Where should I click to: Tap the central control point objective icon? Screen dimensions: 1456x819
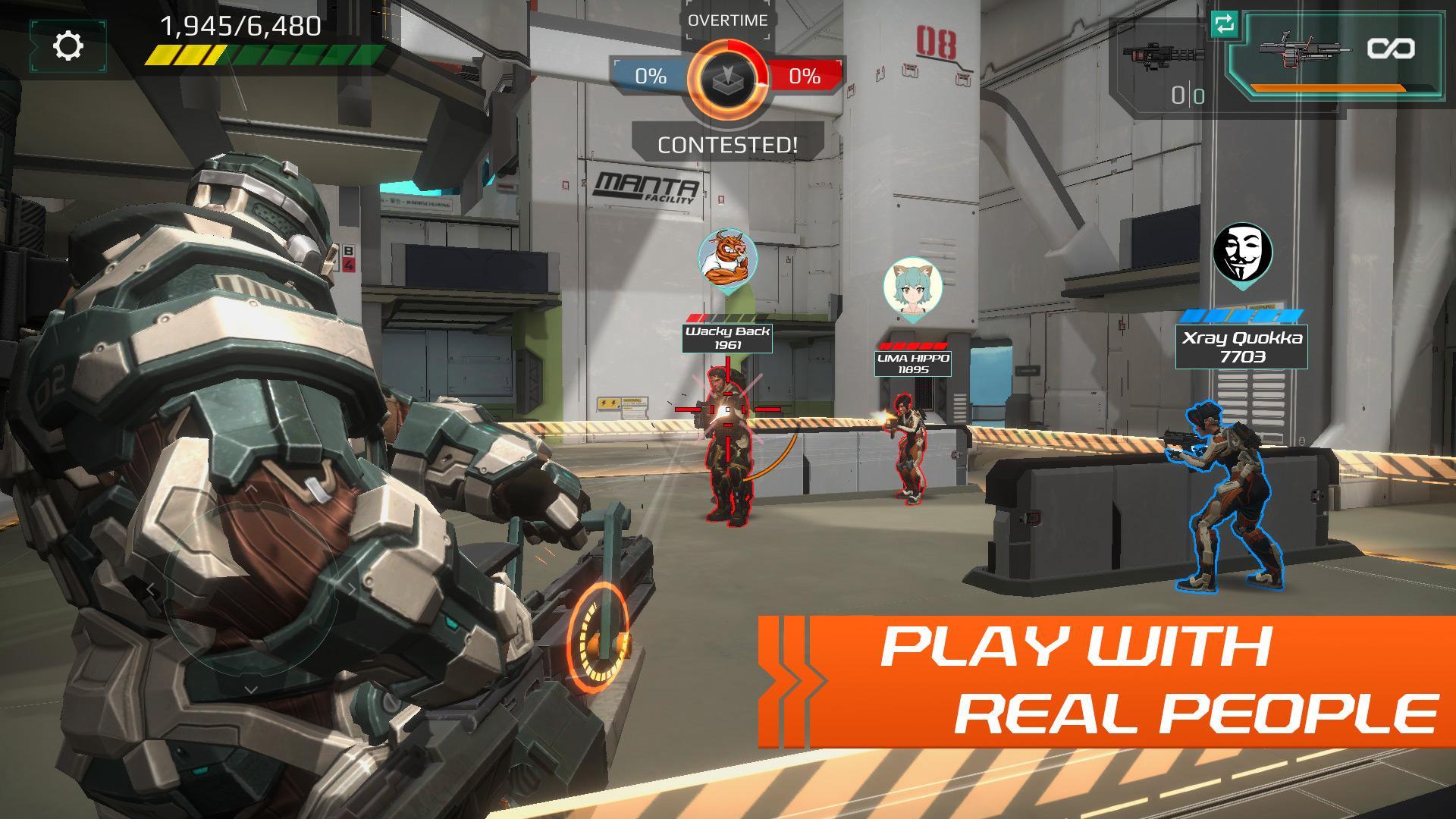[727, 77]
